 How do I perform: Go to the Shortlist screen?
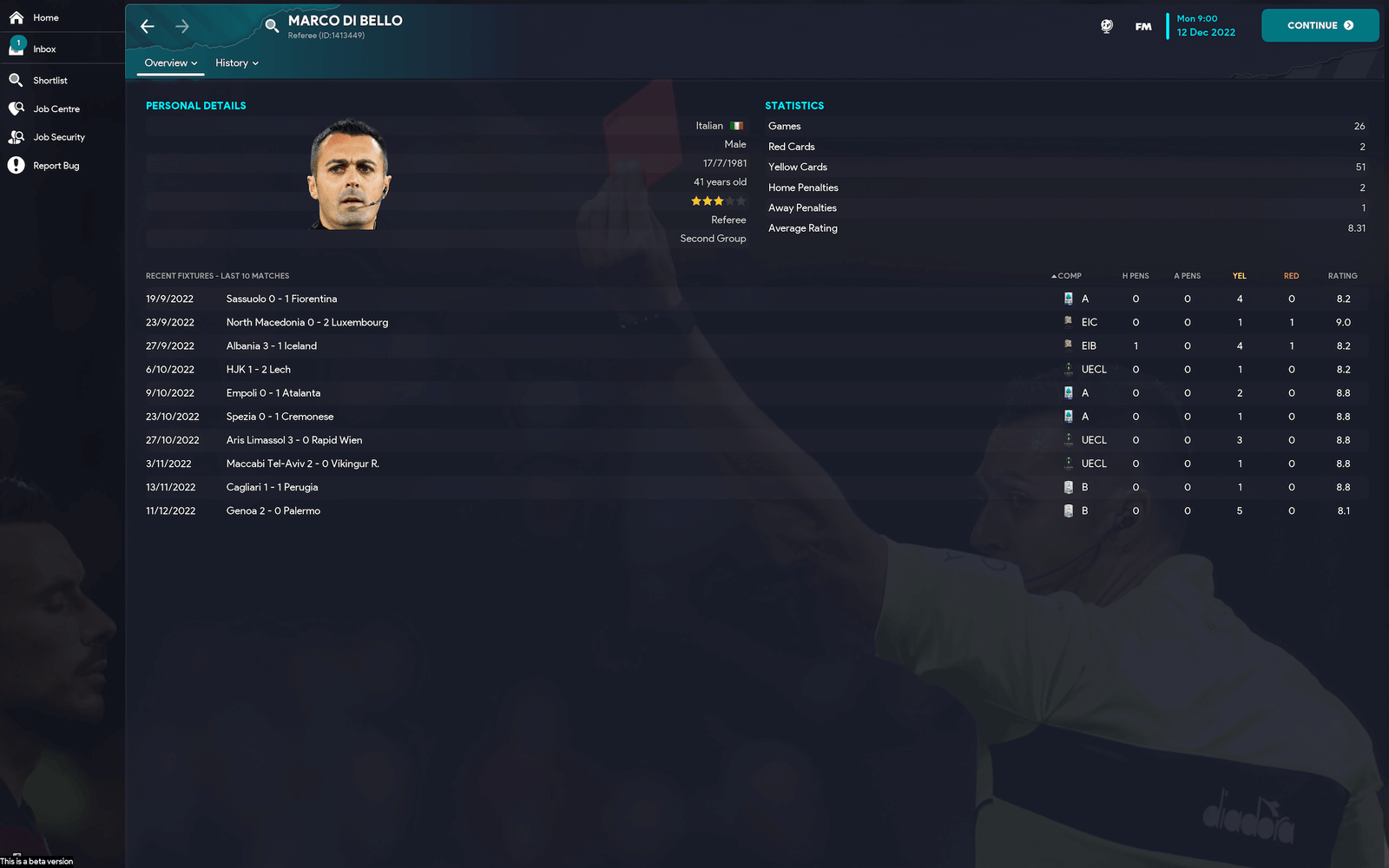(x=49, y=81)
